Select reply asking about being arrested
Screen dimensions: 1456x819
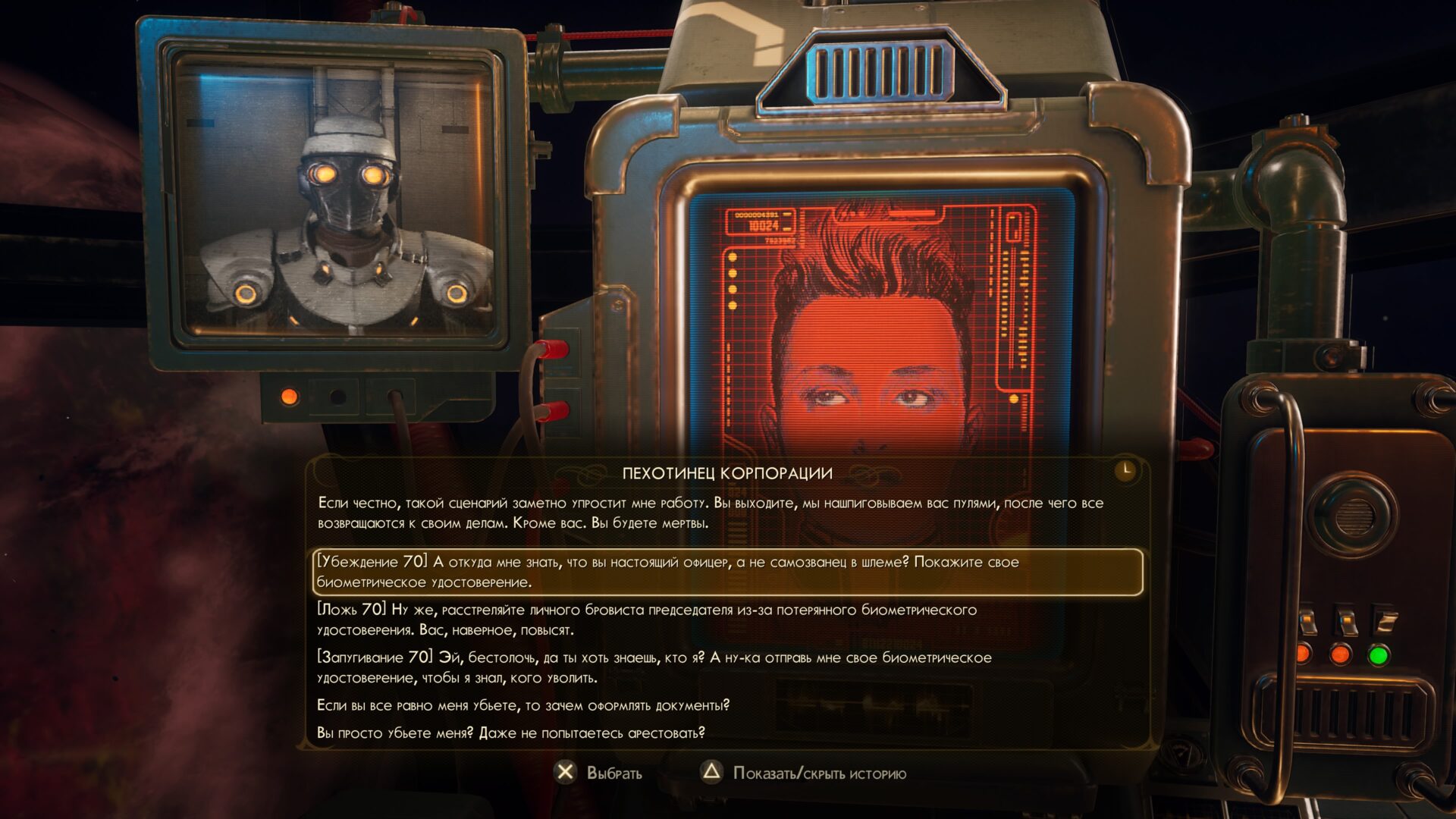click(510, 733)
